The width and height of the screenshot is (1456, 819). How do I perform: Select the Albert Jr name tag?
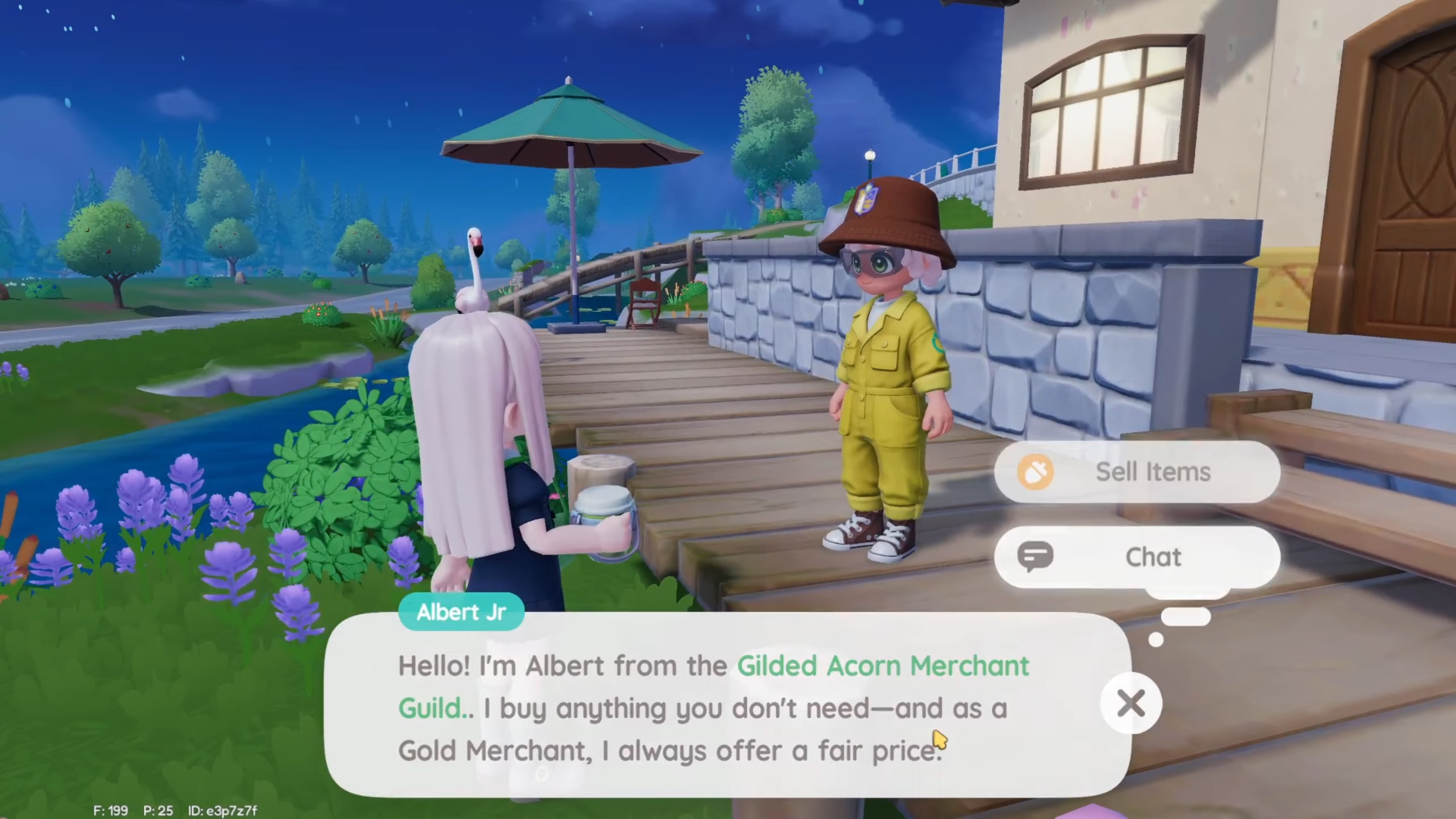[461, 611]
